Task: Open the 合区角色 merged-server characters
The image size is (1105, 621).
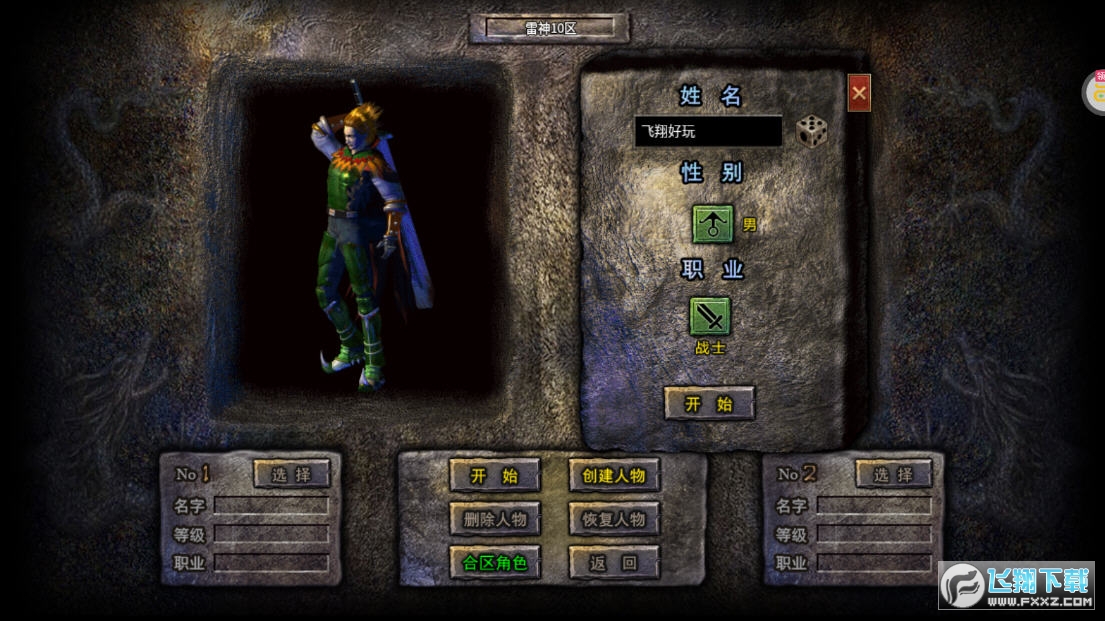Action: pyautogui.click(x=495, y=562)
